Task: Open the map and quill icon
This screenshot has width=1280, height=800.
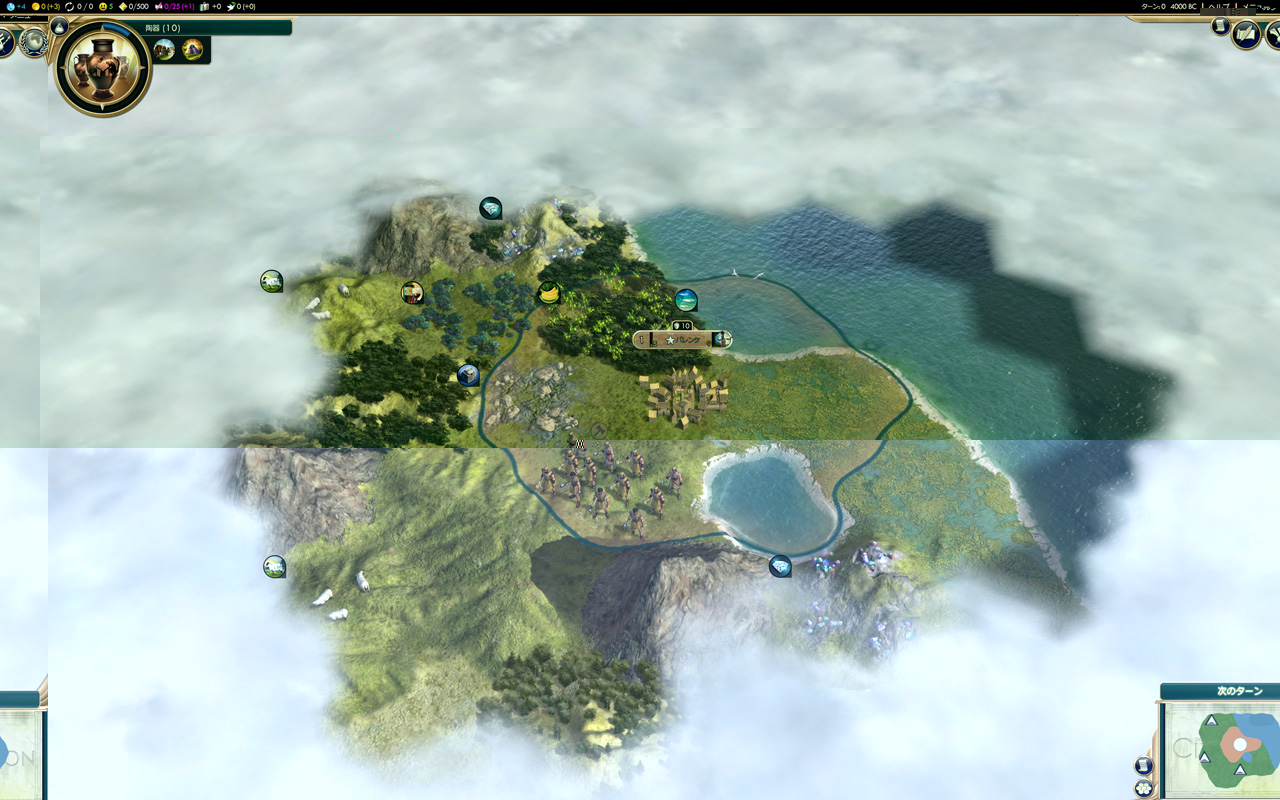Action: tap(1246, 36)
